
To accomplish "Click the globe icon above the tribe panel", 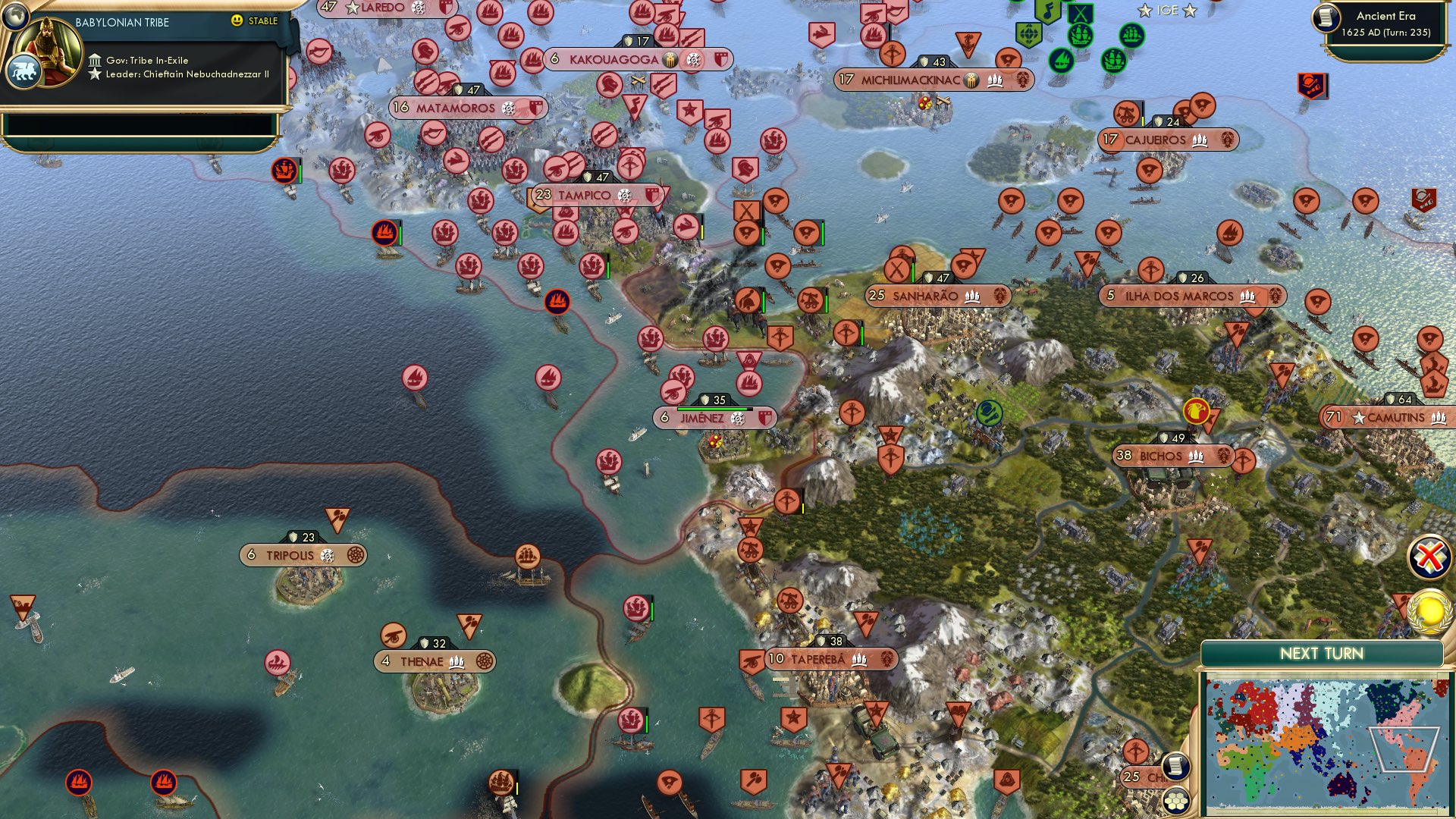I will coord(15,17).
